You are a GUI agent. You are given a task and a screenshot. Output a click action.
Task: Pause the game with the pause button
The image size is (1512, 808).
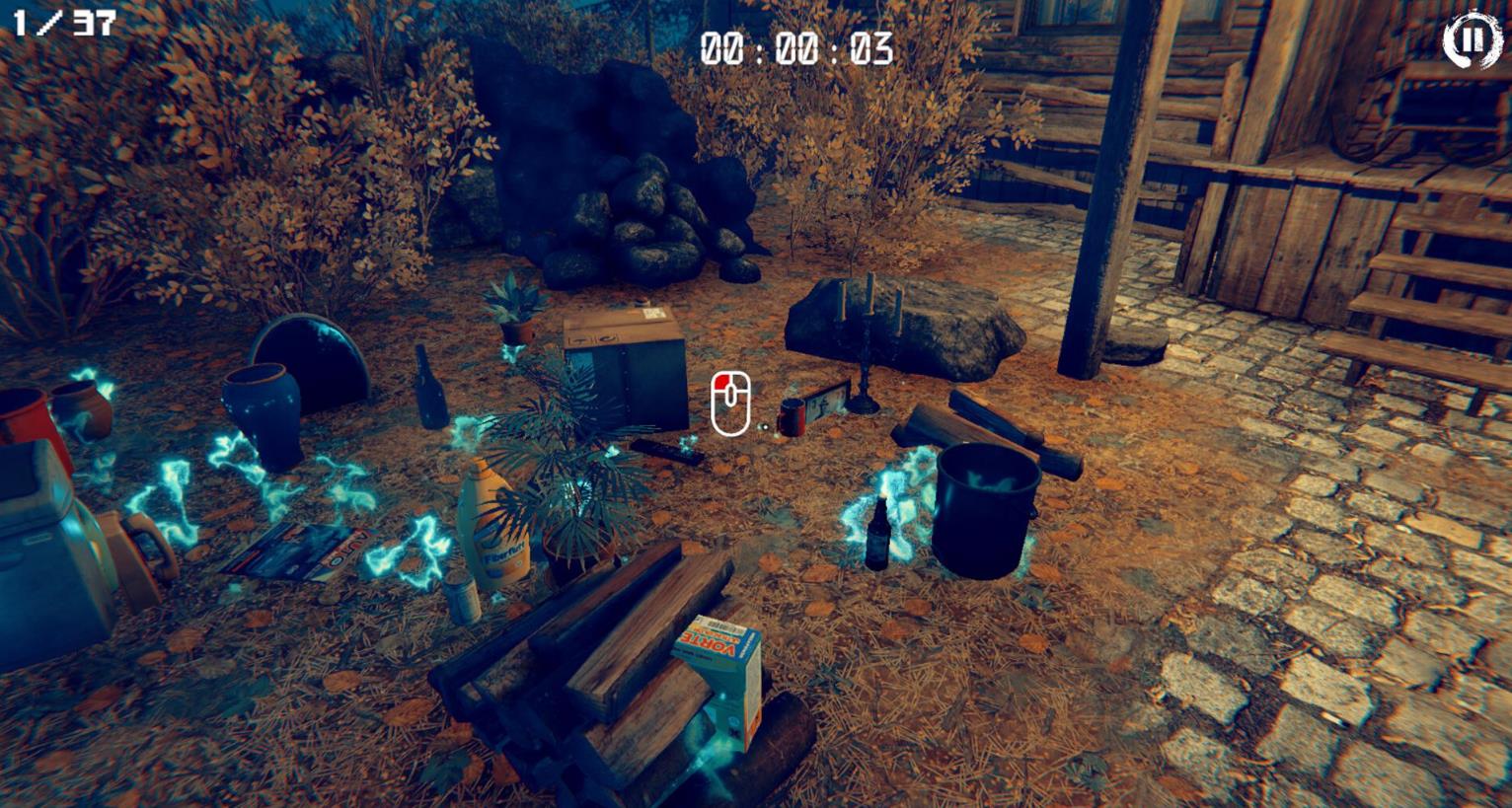point(1472,40)
